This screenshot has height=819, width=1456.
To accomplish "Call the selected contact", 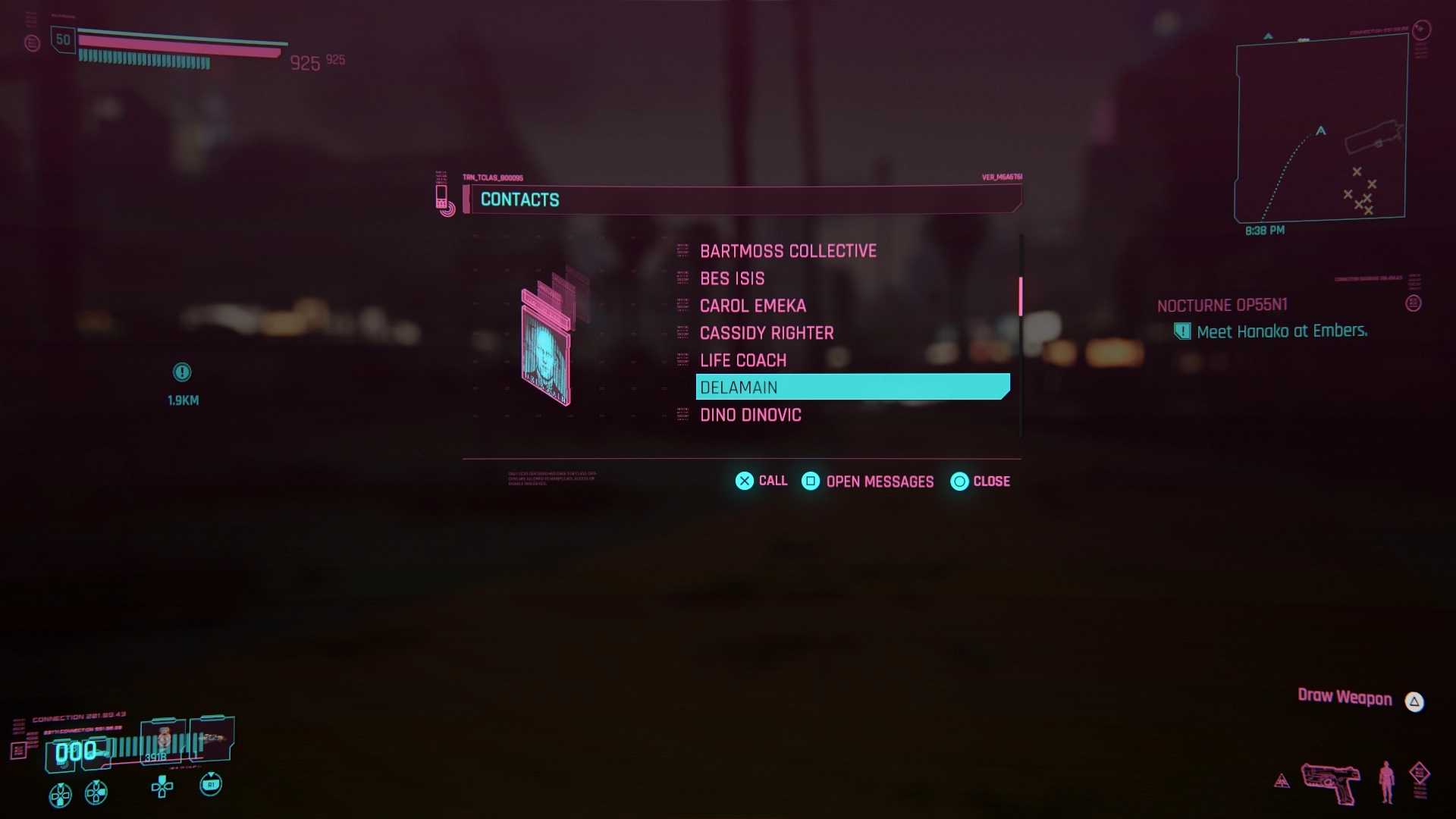I will click(761, 481).
